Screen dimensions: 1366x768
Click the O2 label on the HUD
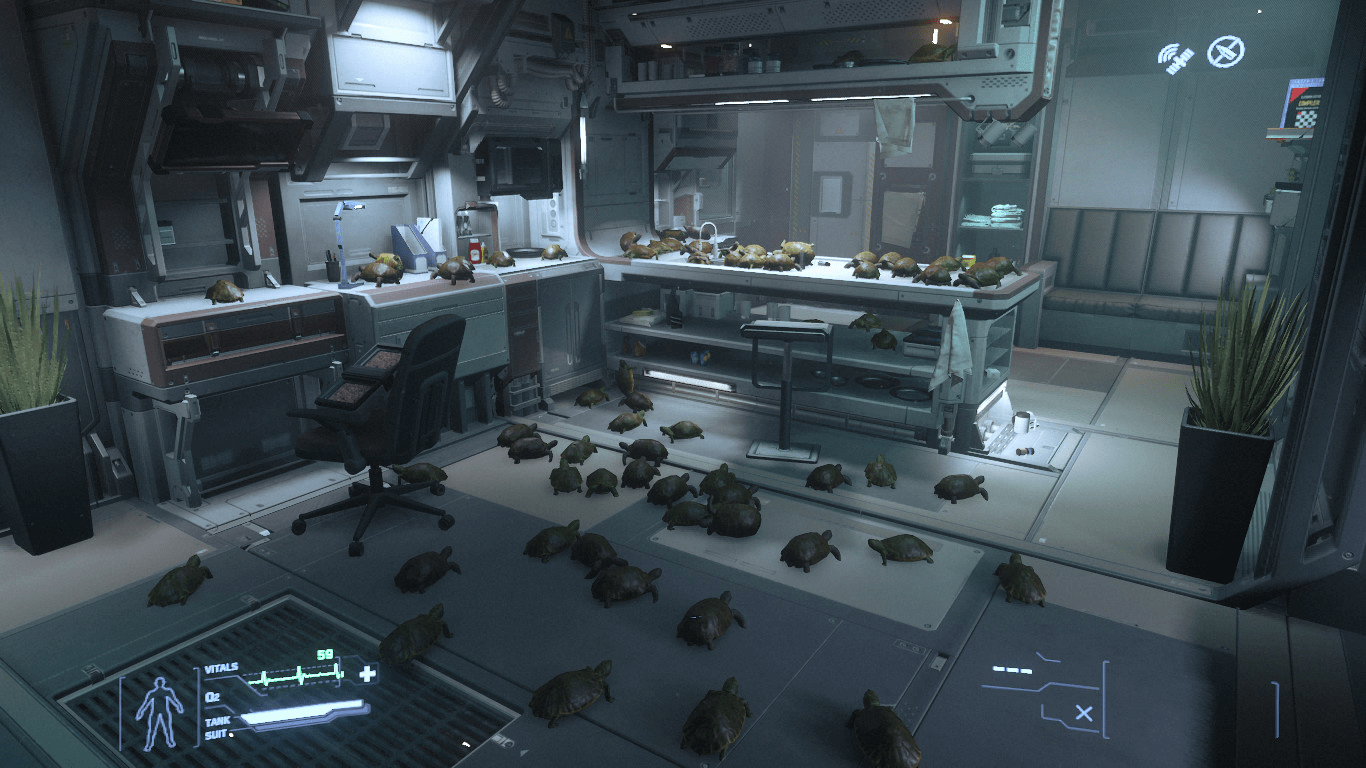(212, 696)
